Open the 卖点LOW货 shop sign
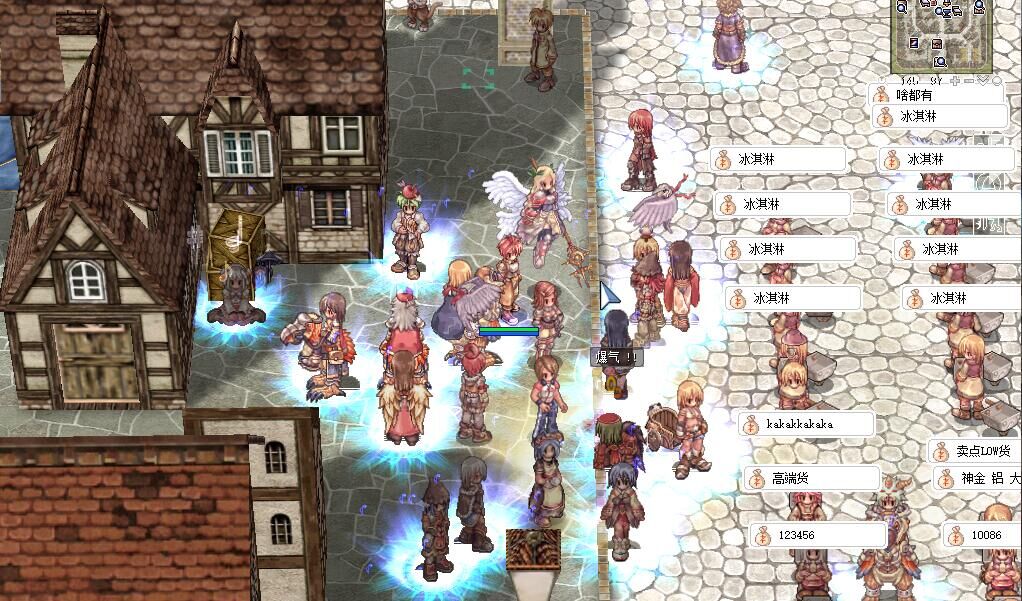The height and width of the screenshot is (601, 1022). [x=975, y=452]
